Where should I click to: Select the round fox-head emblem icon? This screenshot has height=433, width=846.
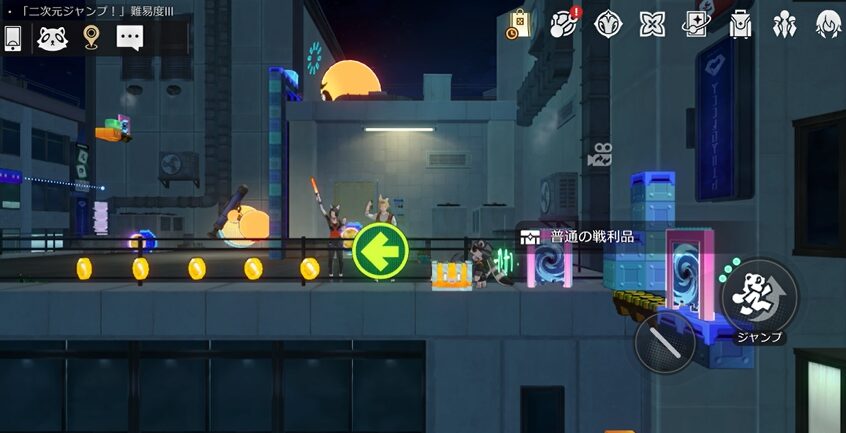tap(608, 24)
